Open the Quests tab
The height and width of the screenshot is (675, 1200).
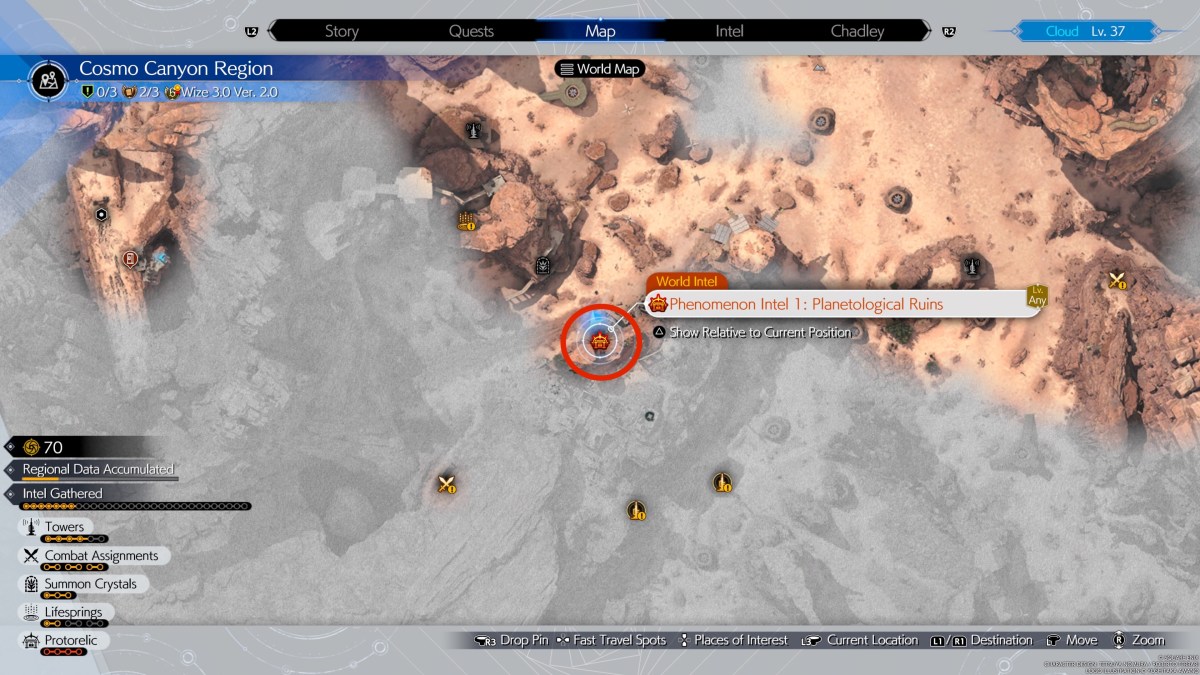[471, 31]
